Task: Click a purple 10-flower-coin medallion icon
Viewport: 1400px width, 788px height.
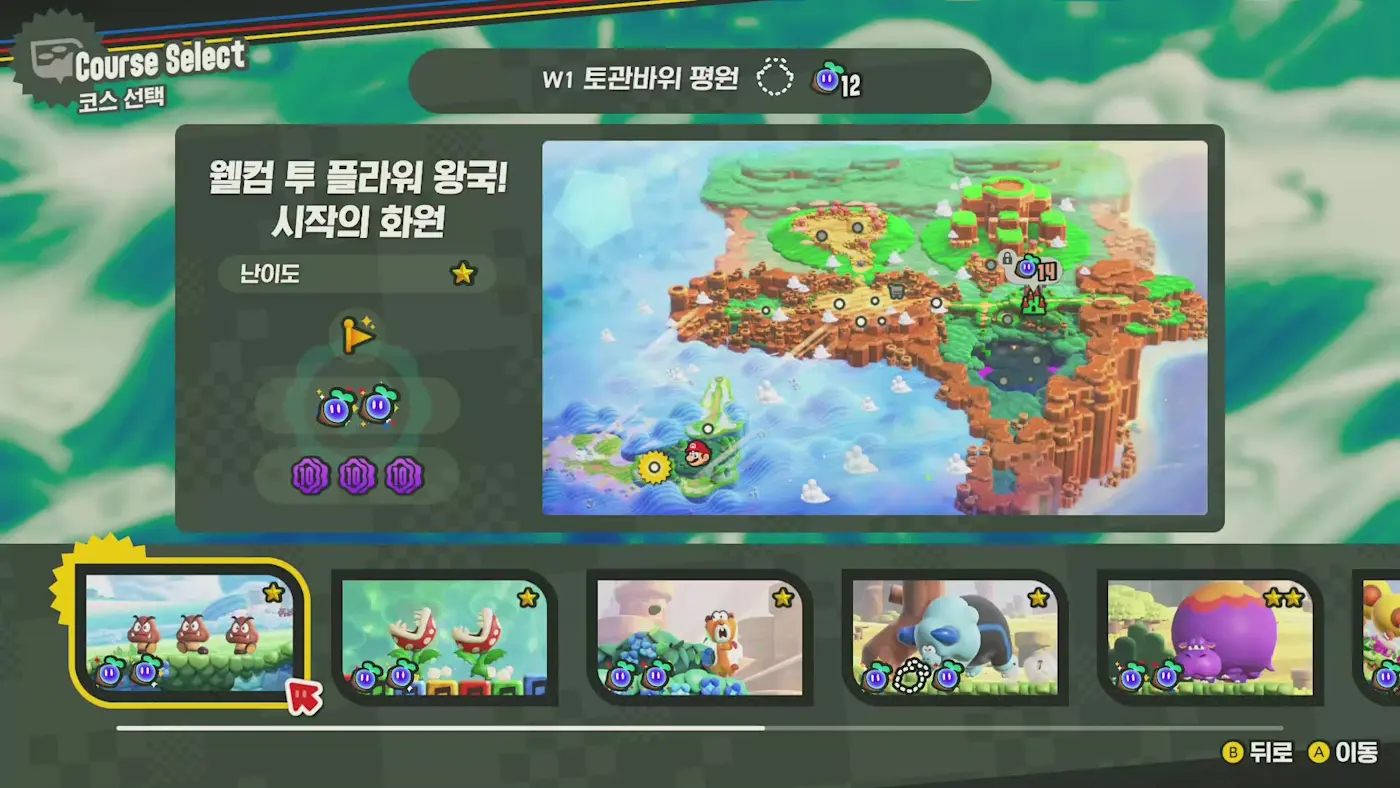Action: (309, 477)
